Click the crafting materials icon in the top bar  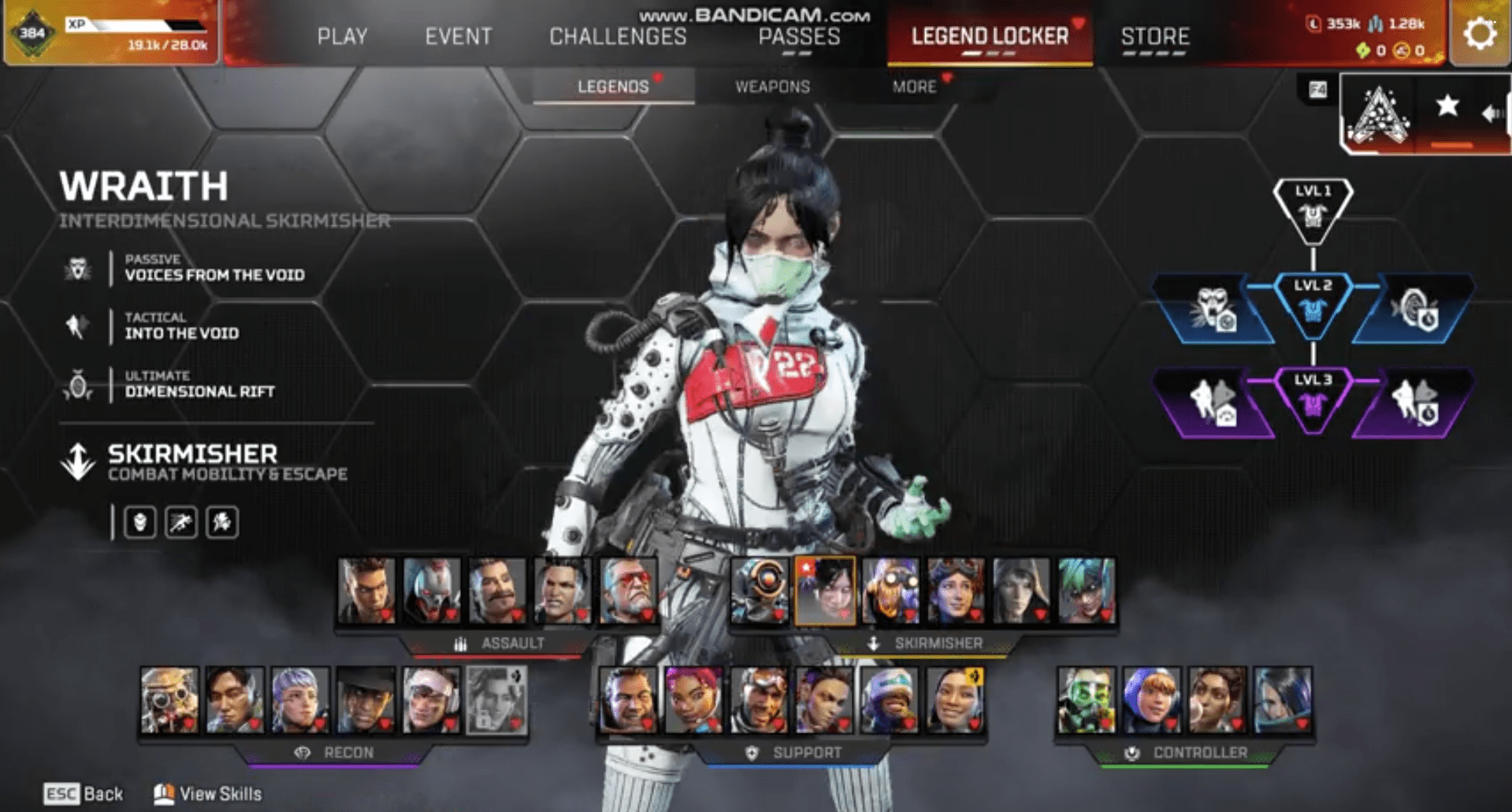coord(1376,24)
